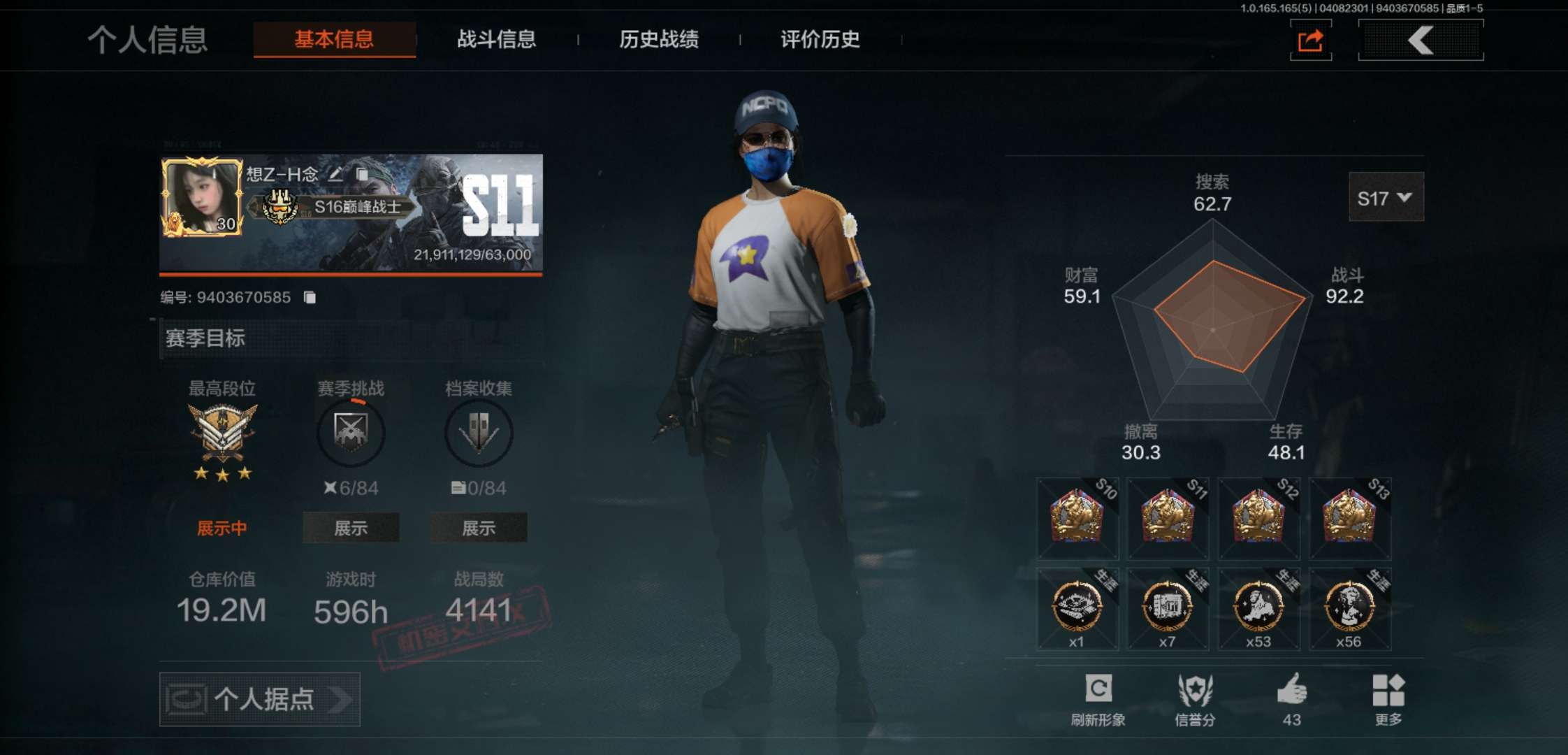This screenshot has height=755, width=1568.
Task: Copy the player ID with copy icon
Action: [310, 297]
